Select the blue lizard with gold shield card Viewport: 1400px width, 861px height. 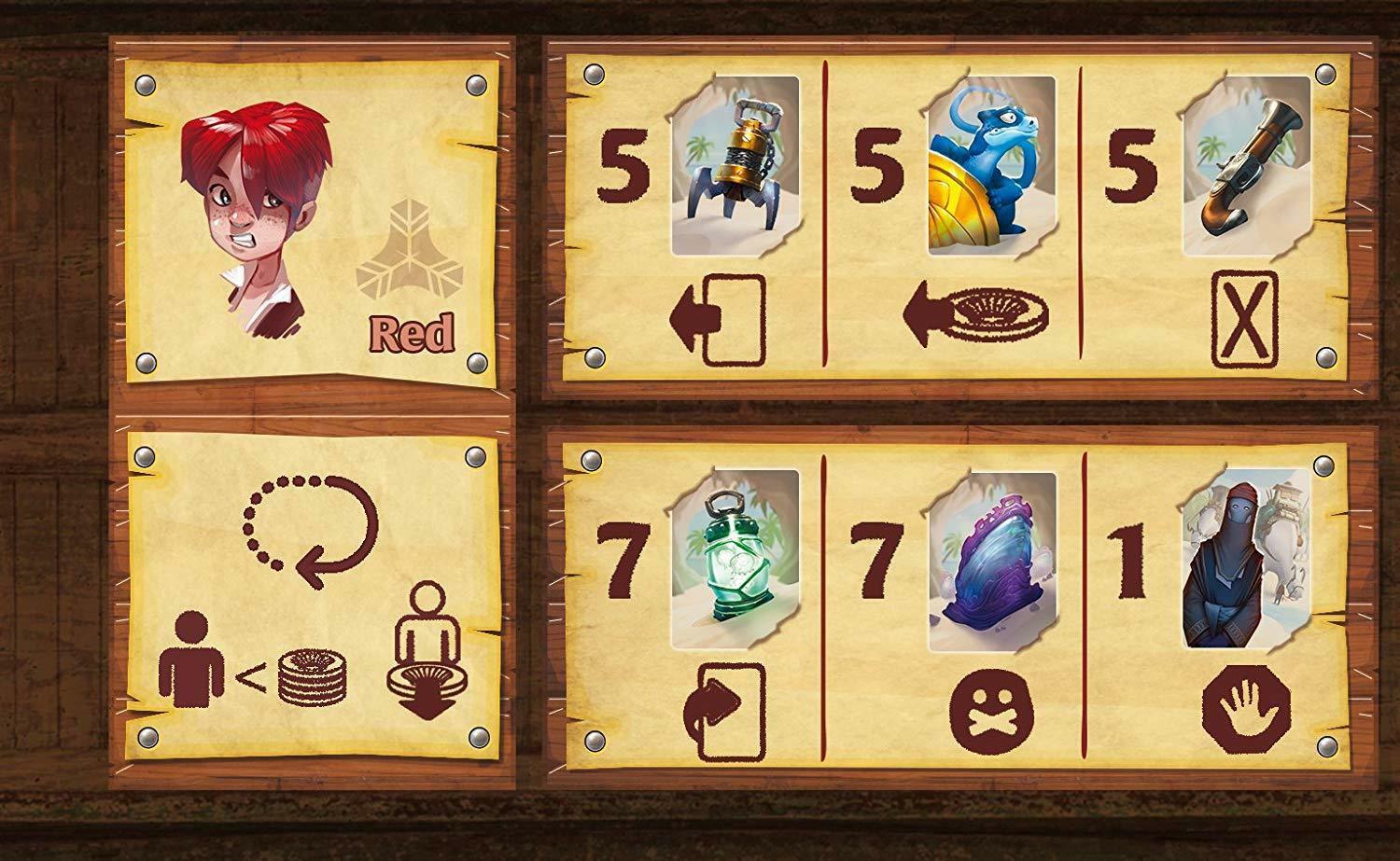(x=991, y=165)
